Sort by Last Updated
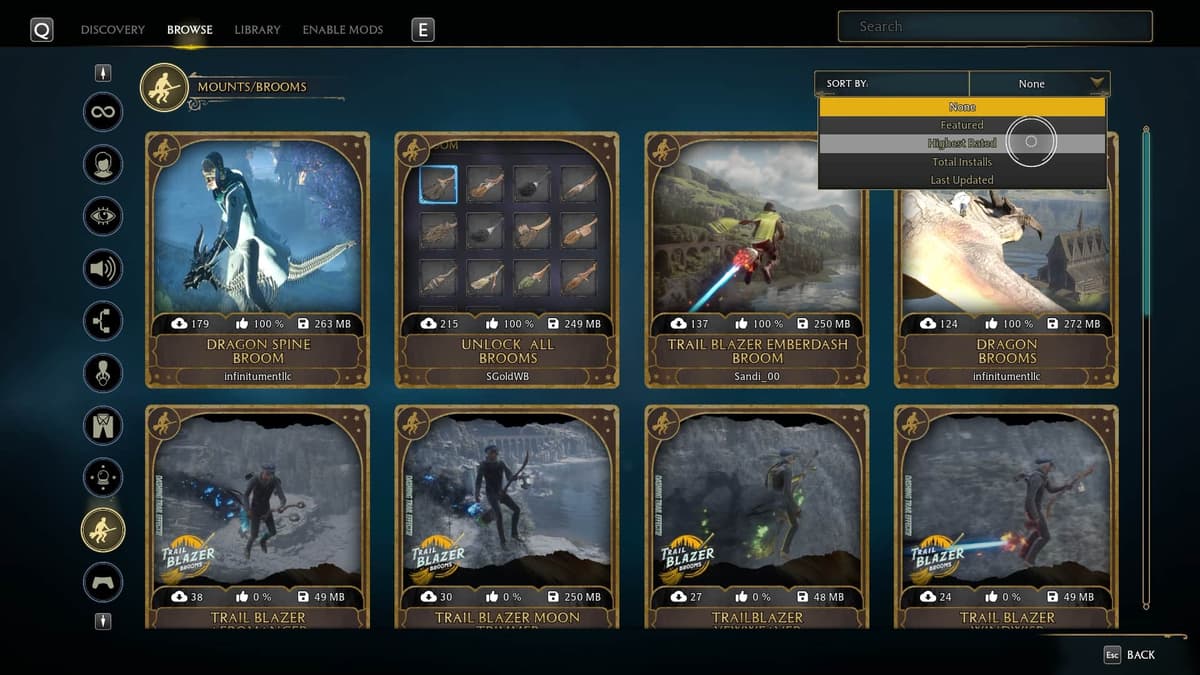1200x675 pixels. pyautogui.click(x=962, y=180)
